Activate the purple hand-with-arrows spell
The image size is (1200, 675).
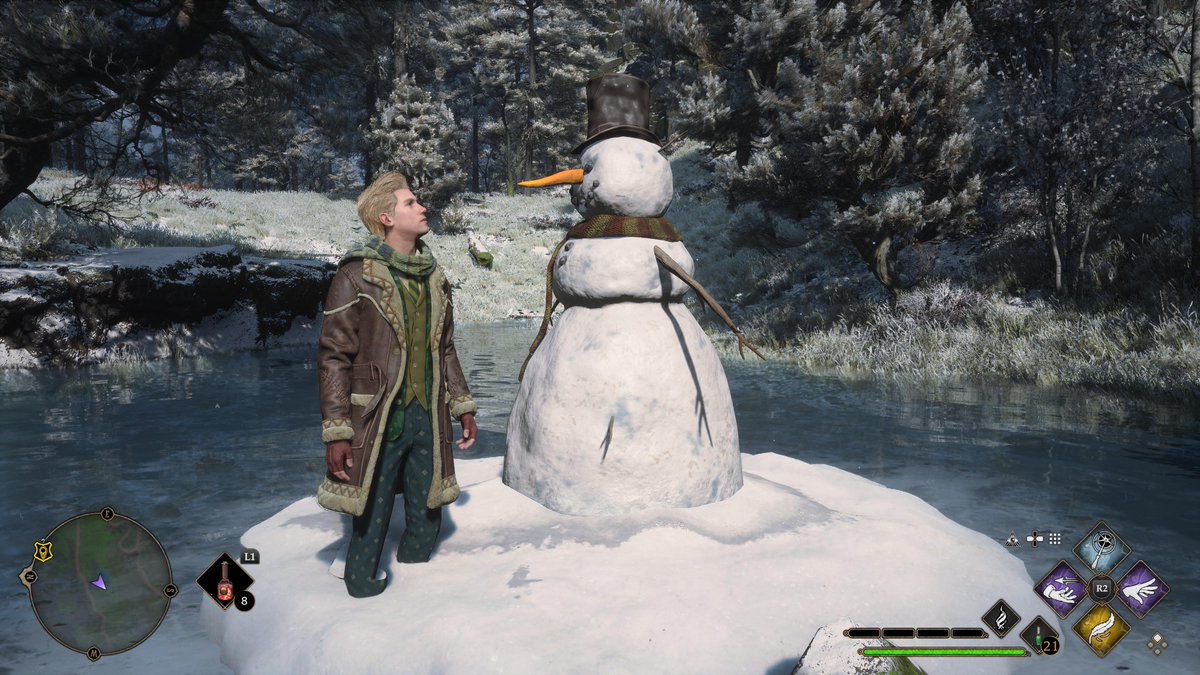(1060, 588)
